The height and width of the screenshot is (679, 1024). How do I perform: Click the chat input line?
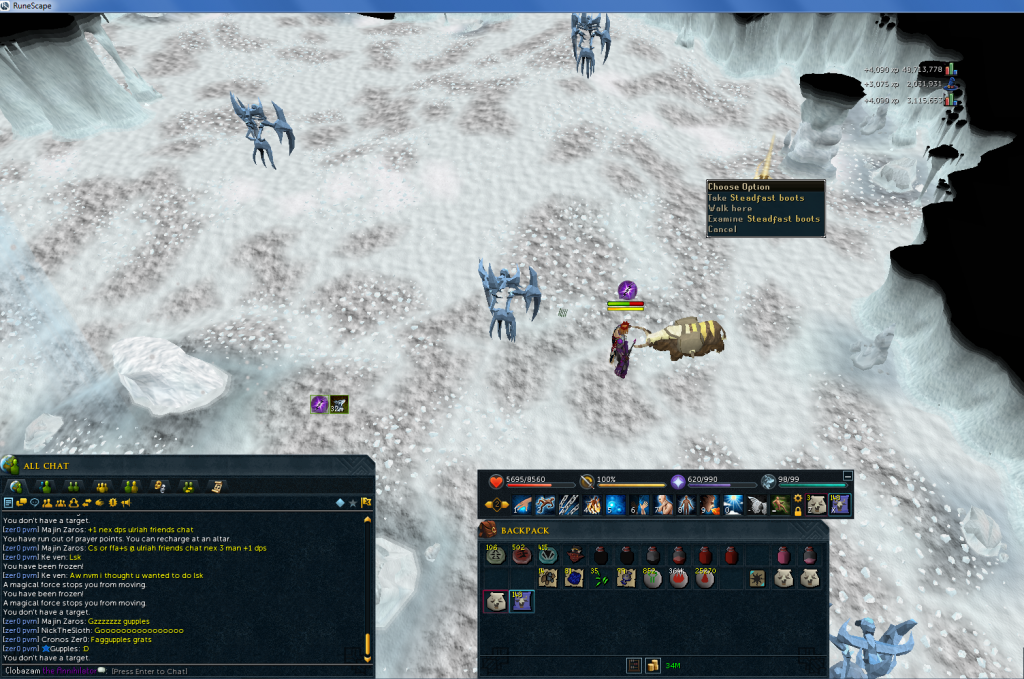200,670
